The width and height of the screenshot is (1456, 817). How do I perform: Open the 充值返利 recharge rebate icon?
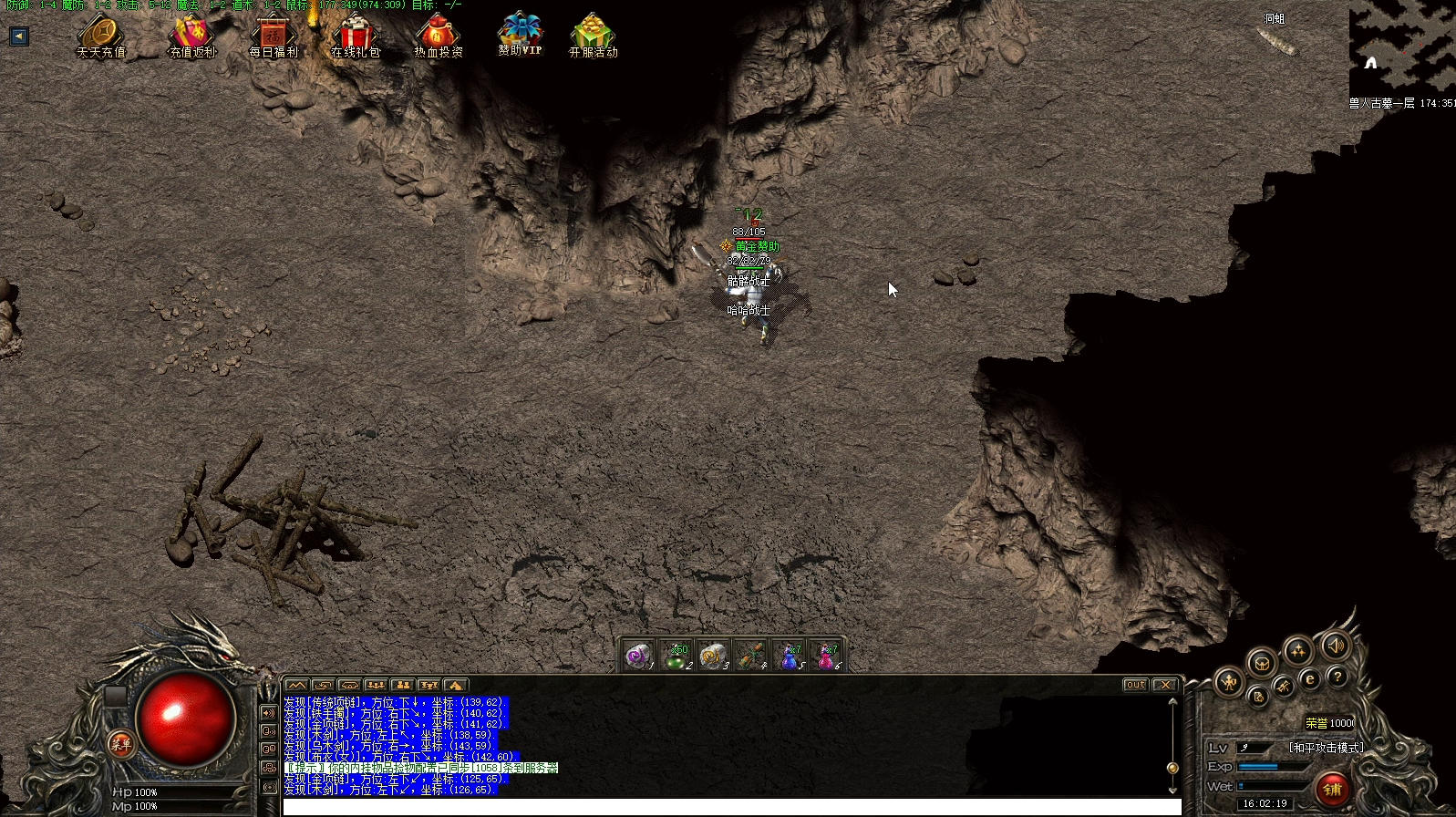point(191,36)
